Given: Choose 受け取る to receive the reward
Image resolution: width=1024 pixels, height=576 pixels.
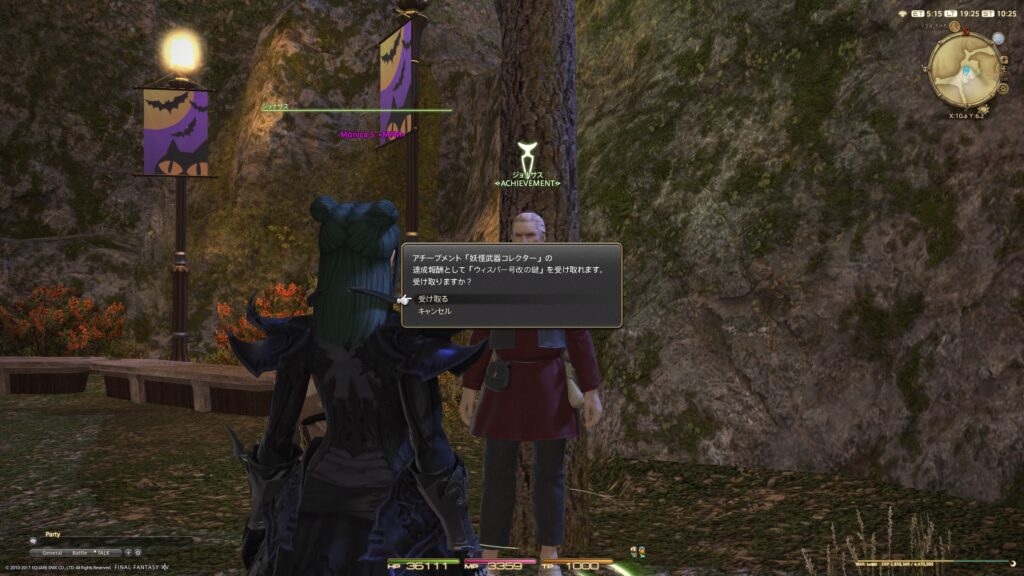Looking at the screenshot, I should click(434, 298).
